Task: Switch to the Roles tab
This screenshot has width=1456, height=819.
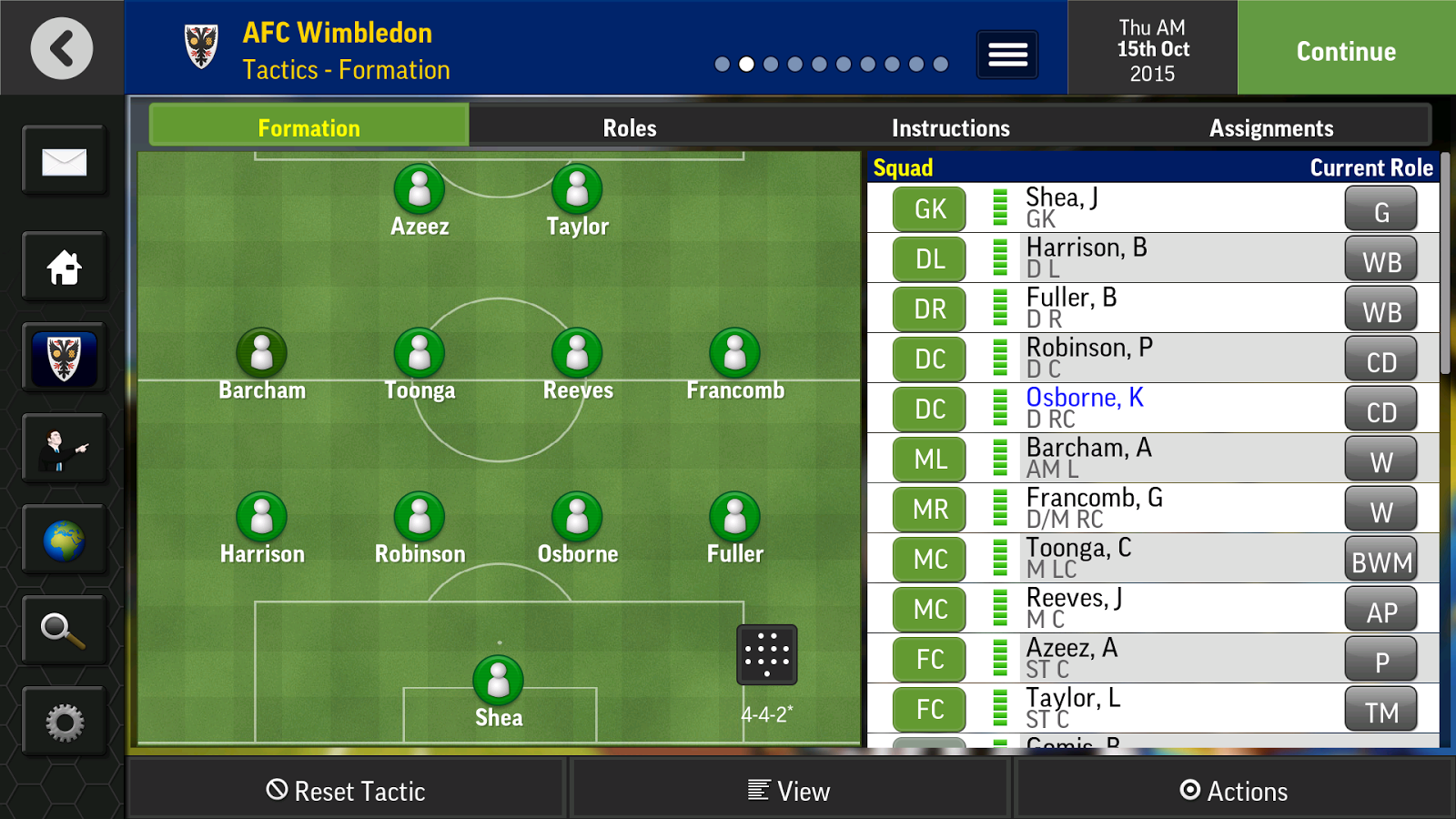Action: [628, 127]
